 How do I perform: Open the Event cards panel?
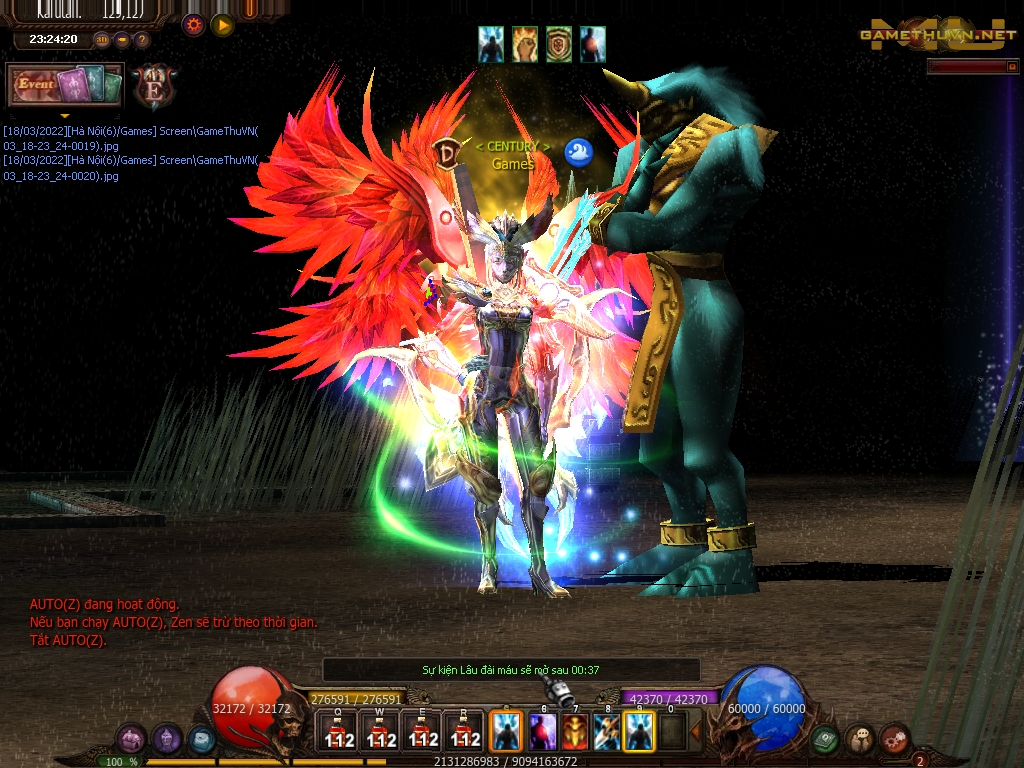click(65, 85)
